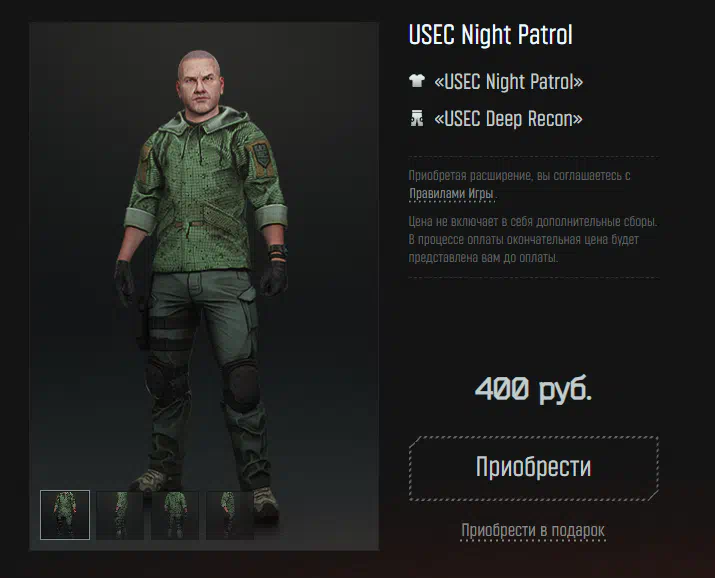Viewport: 715px width, 578px height.
Task: Select the highlighted front-view outfit thumbnail
Action: click(x=65, y=515)
